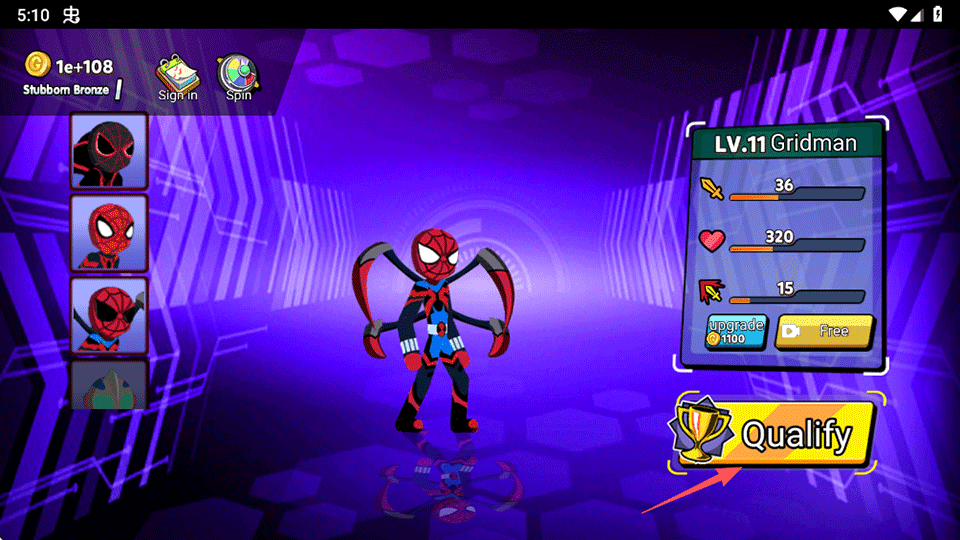Buy the upgrade for 1100 coins
This screenshot has width=960, height=540.
point(736,332)
